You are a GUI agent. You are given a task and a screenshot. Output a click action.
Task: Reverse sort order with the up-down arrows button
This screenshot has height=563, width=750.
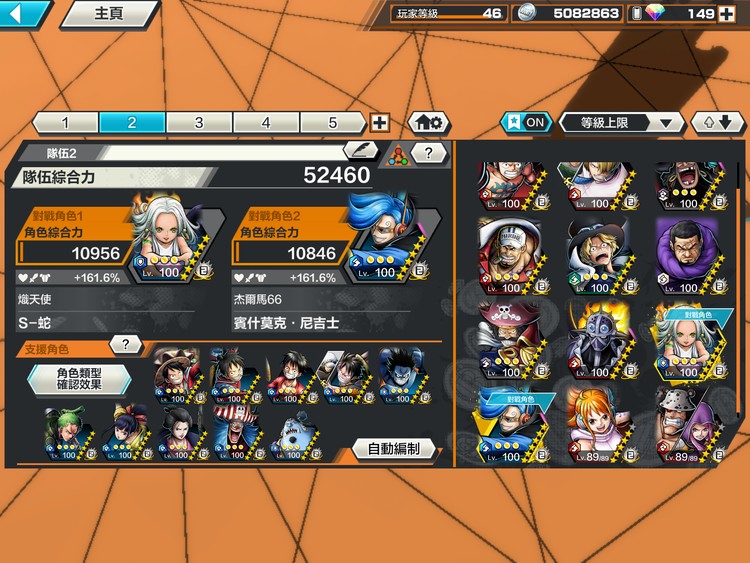point(717,123)
